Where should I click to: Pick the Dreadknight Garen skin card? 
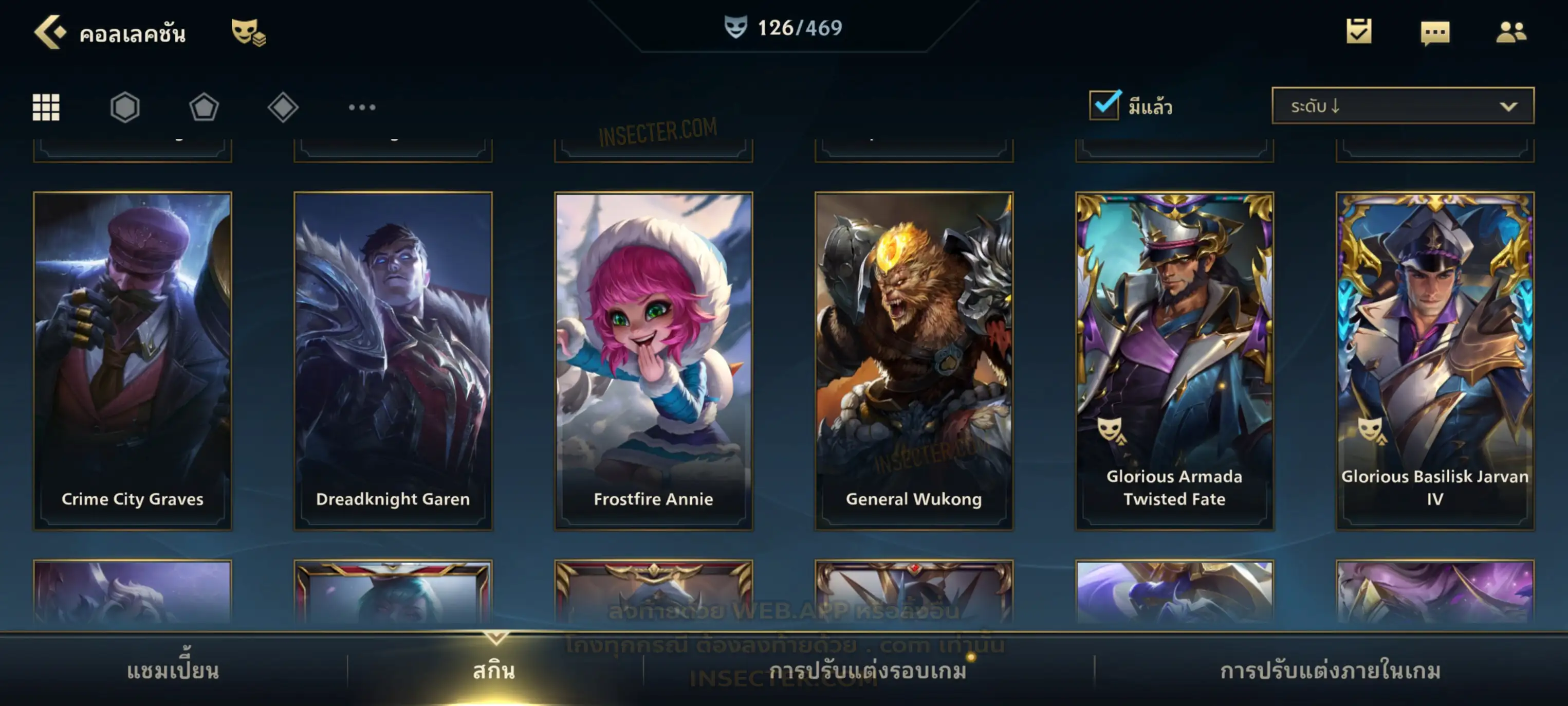click(x=393, y=360)
